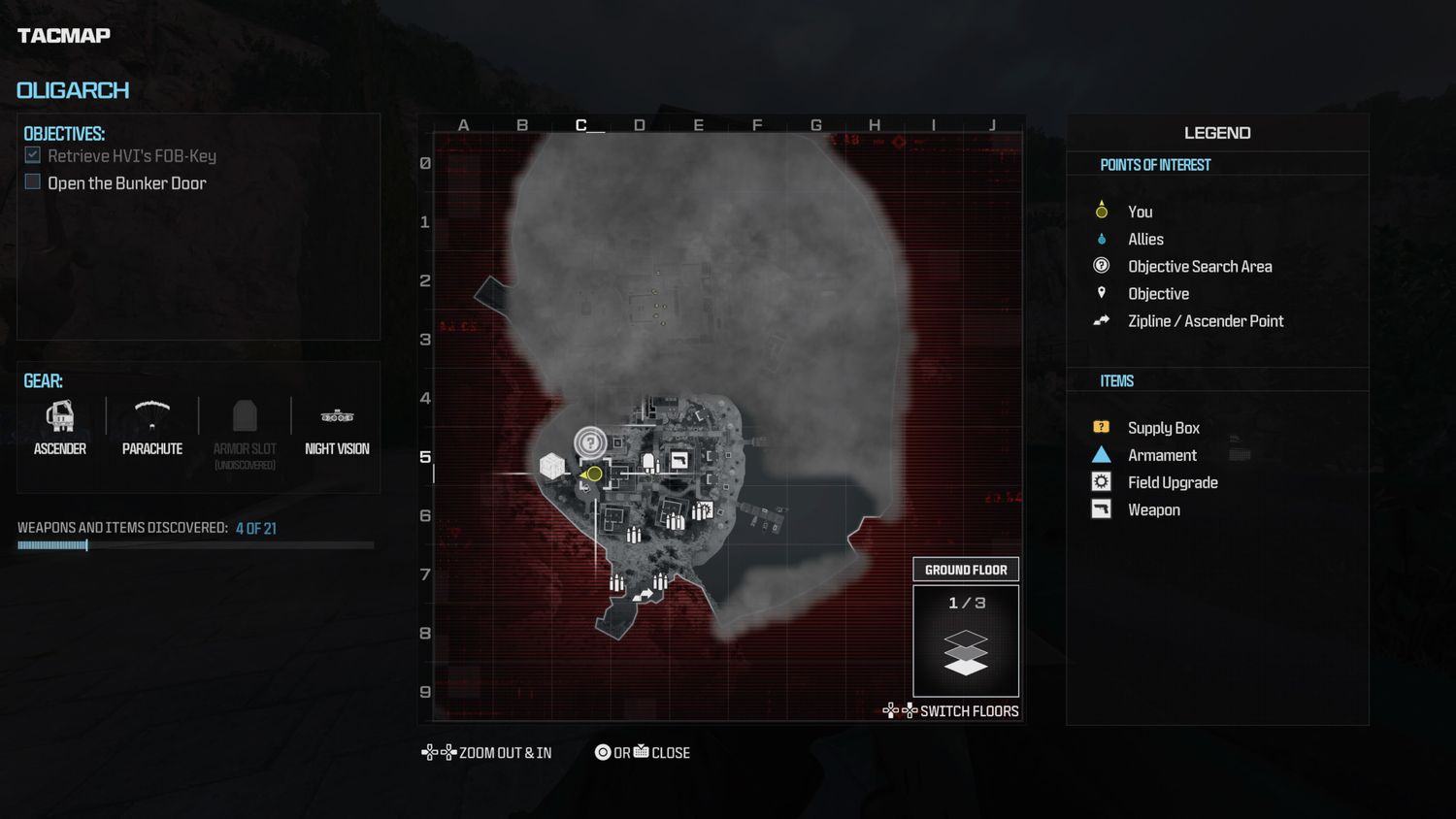The height and width of the screenshot is (819, 1456).
Task: Open the floor selector showing 1/3
Action: coord(966,640)
